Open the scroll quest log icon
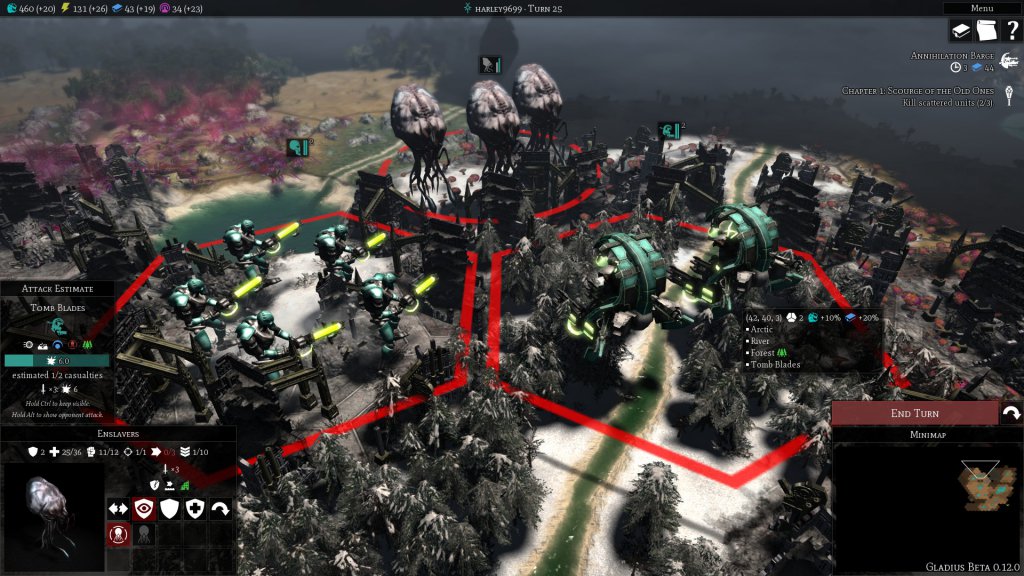 (x=986, y=31)
